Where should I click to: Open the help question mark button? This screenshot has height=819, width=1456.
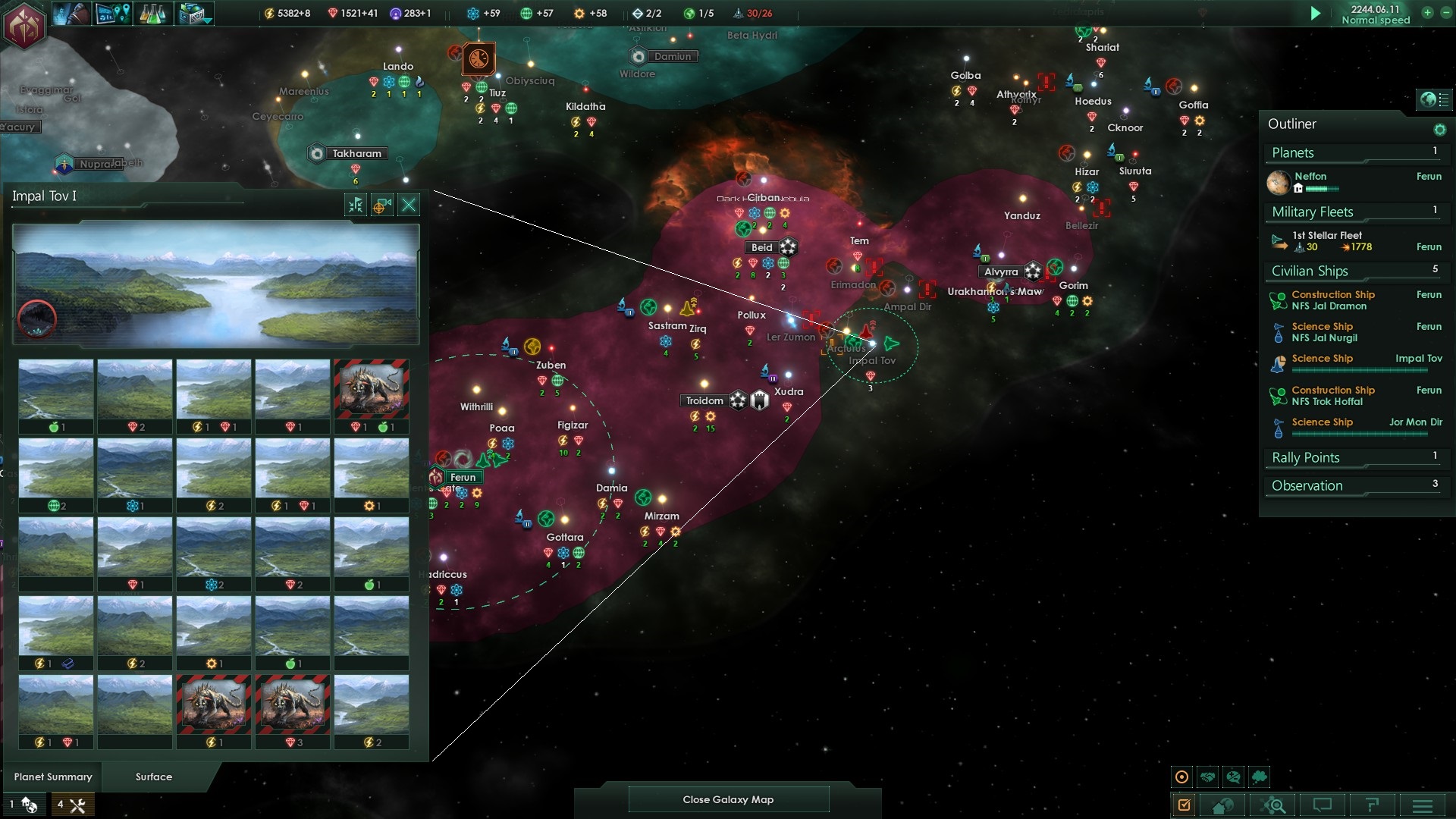click(1373, 805)
